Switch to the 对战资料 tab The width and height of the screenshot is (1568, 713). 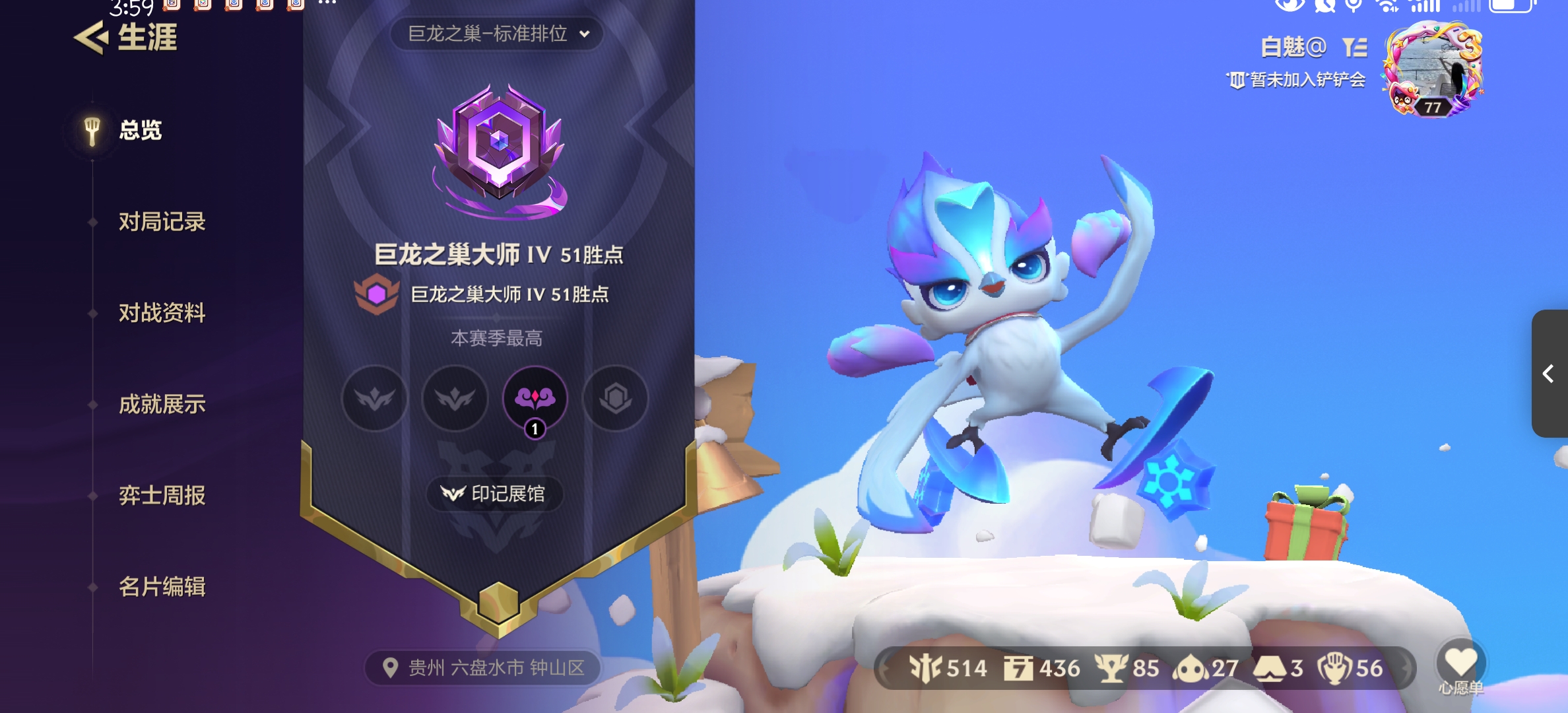point(162,313)
